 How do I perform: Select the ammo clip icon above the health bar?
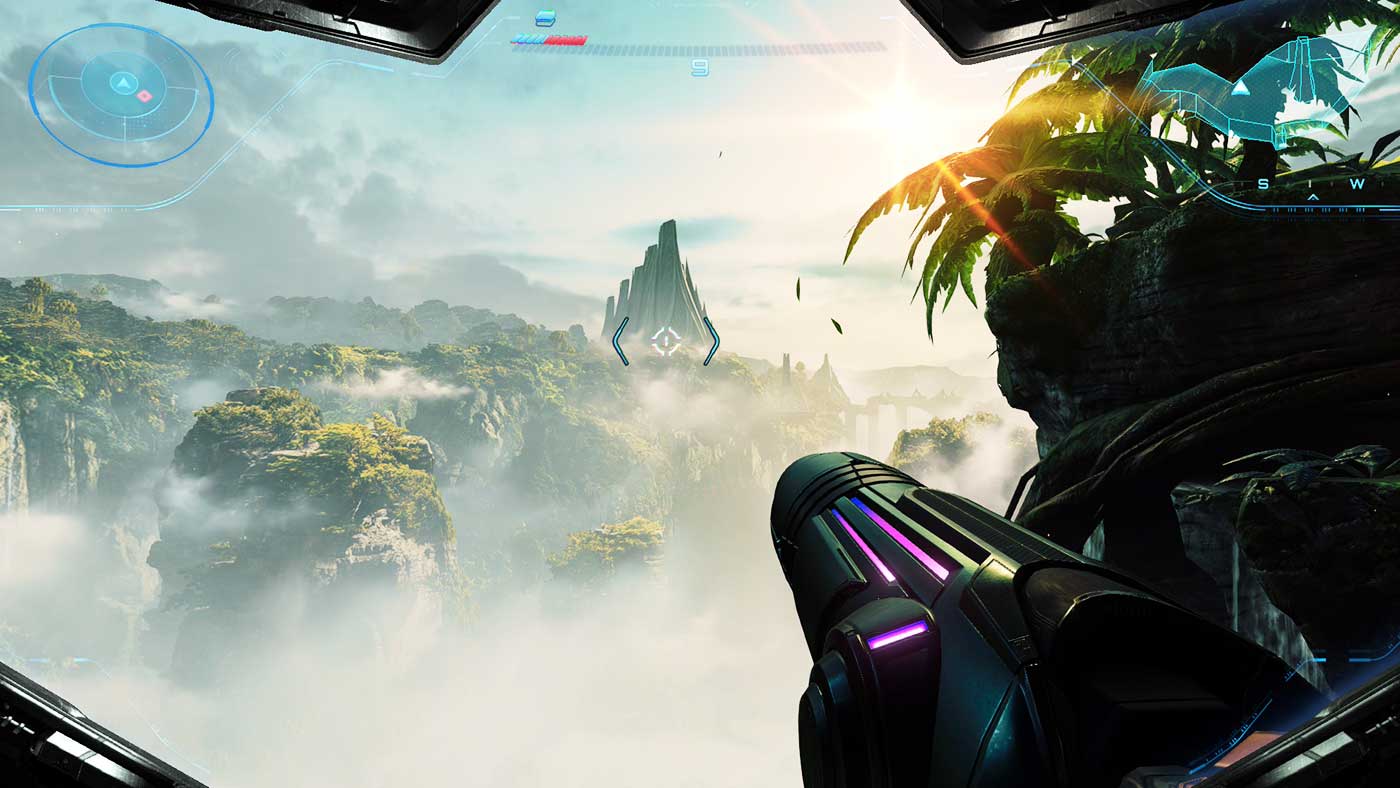coord(545,18)
